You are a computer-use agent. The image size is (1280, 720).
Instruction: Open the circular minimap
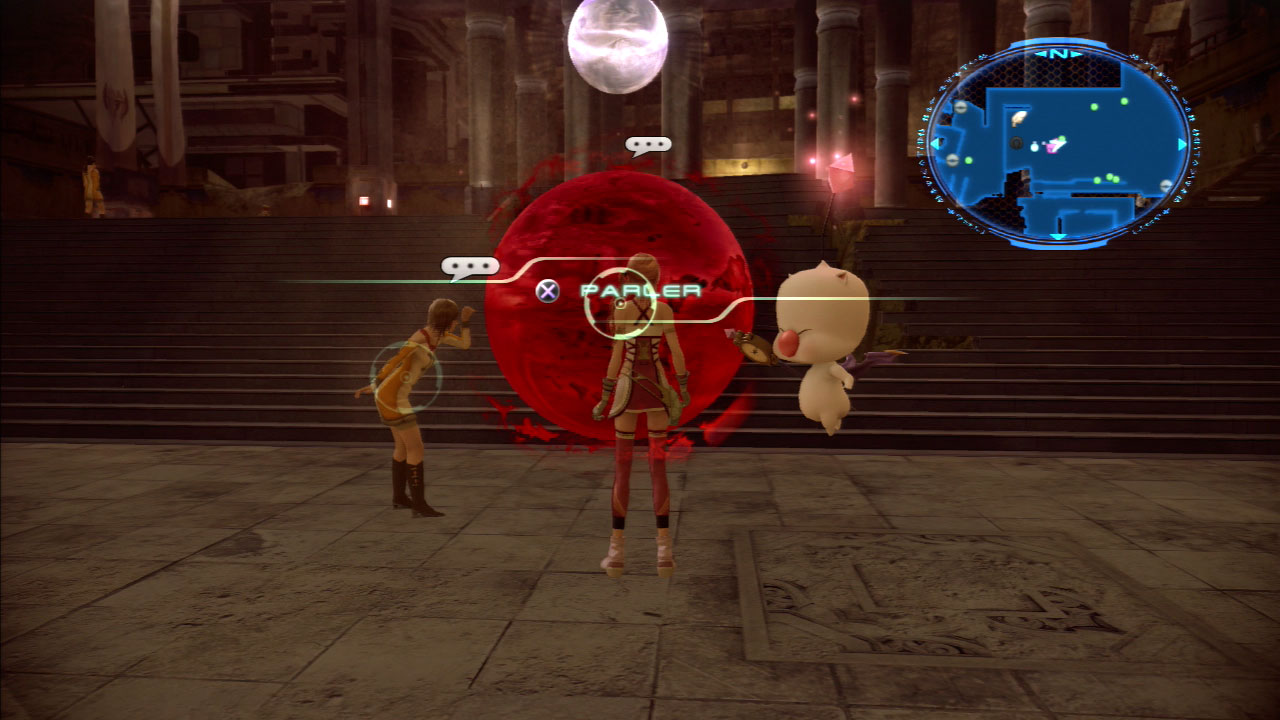1058,143
